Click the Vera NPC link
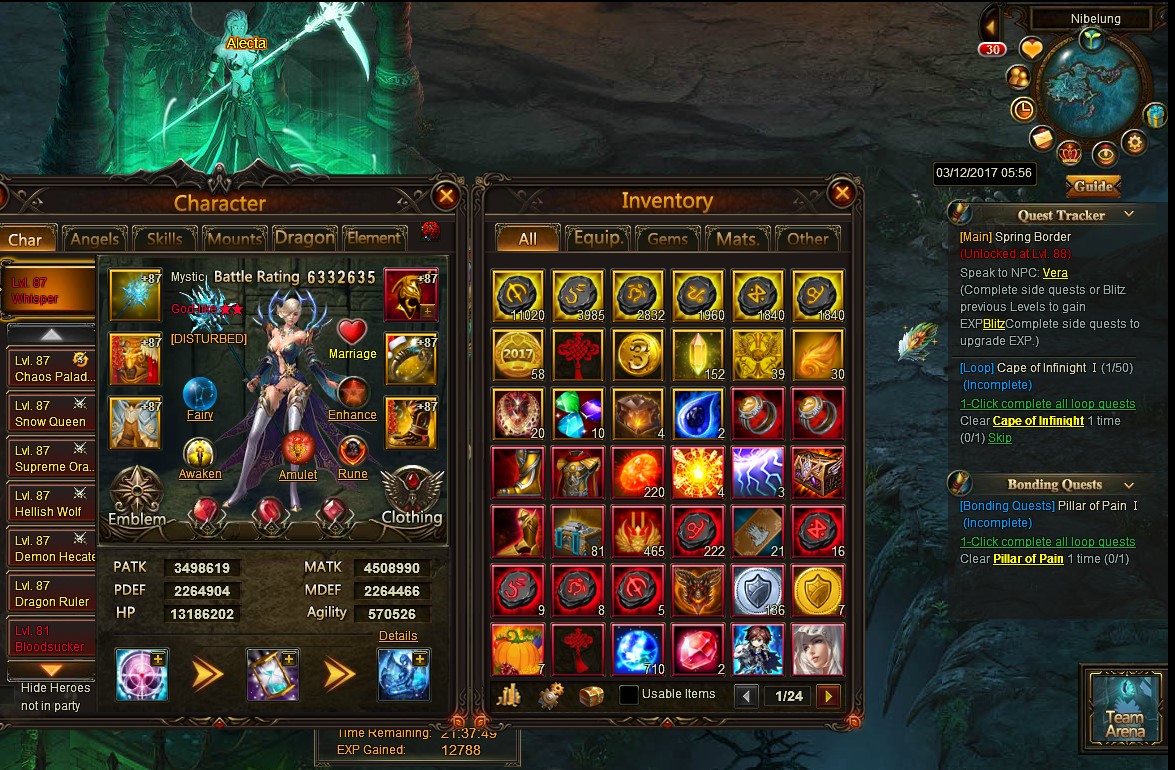This screenshot has height=770, width=1175. [1055, 272]
